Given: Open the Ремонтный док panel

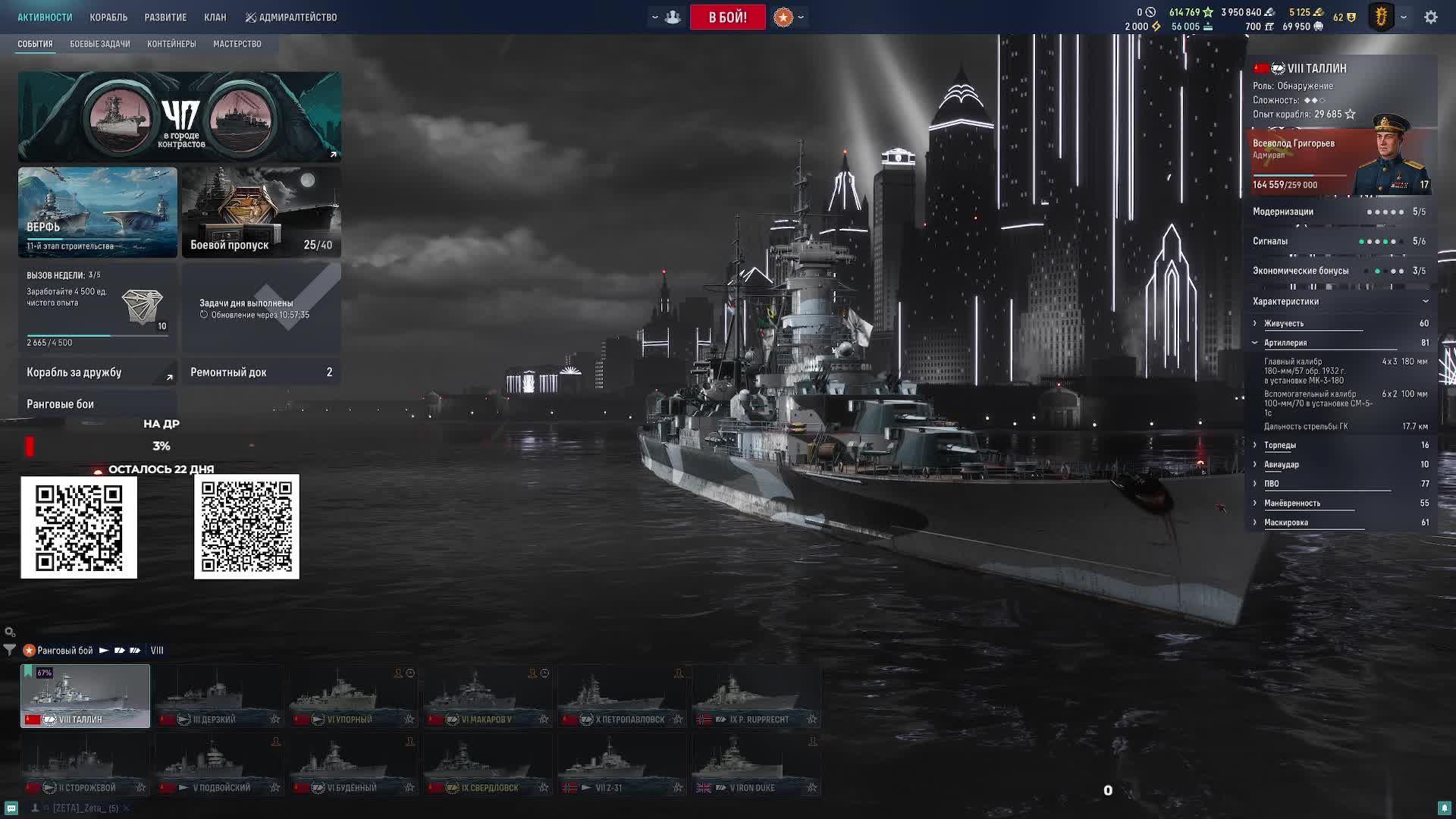Looking at the screenshot, I should pyautogui.click(x=261, y=372).
